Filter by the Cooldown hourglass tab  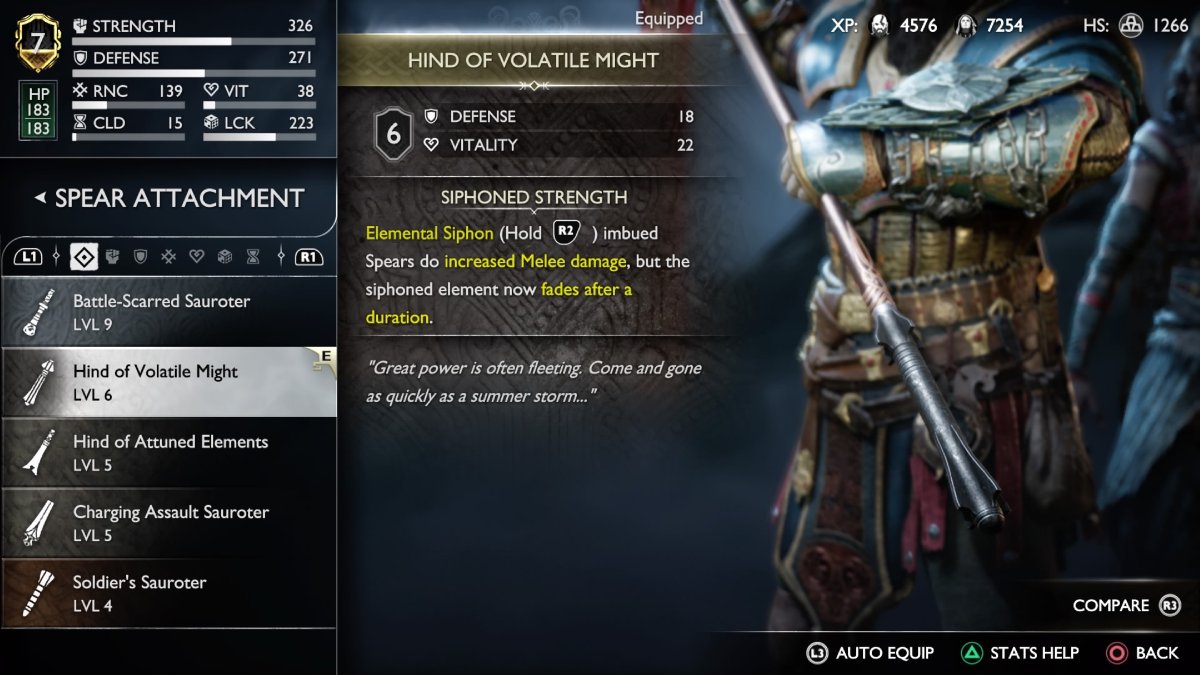pos(253,257)
